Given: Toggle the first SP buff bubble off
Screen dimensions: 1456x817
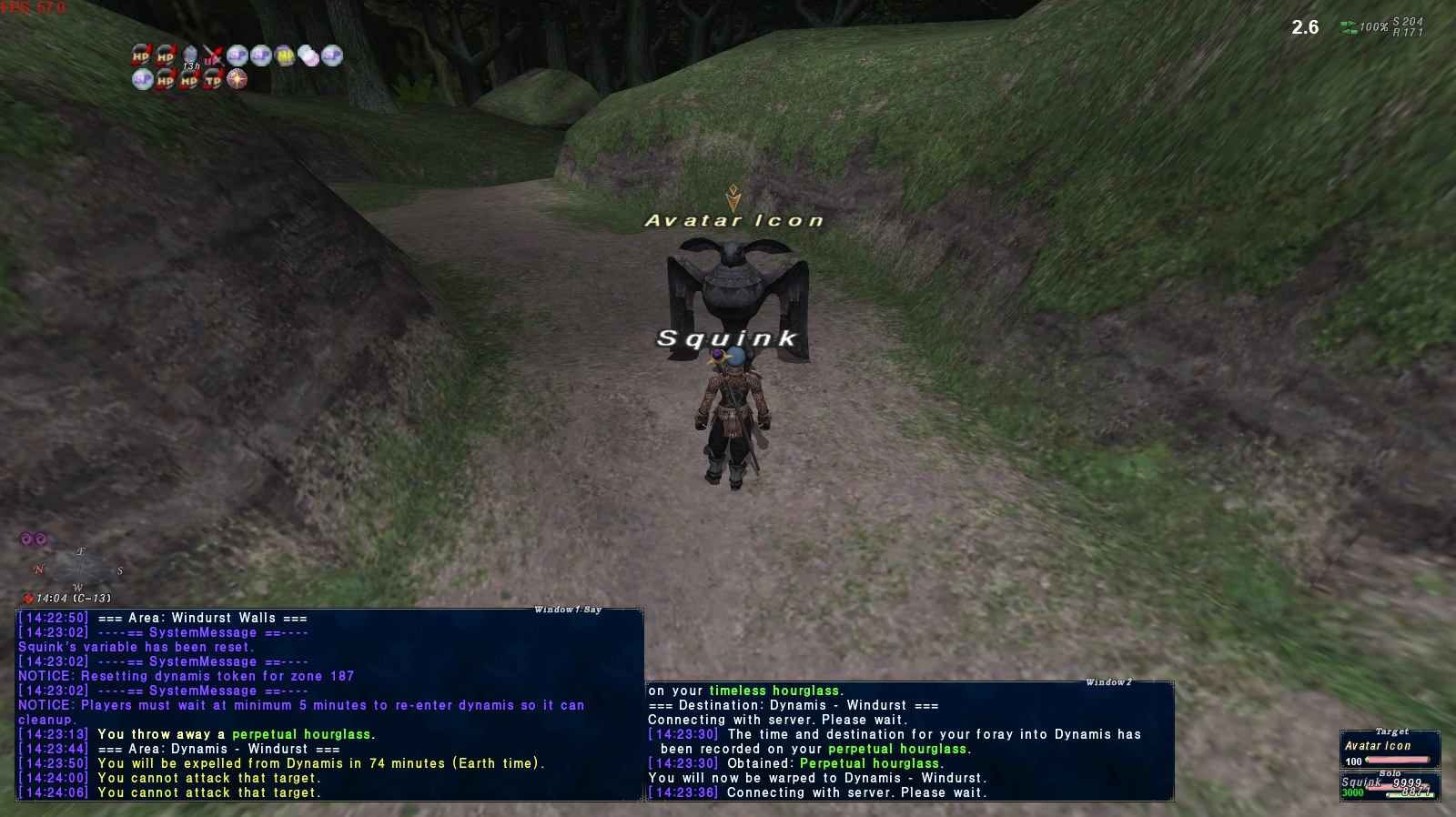Looking at the screenshot, I should (237, 56).
